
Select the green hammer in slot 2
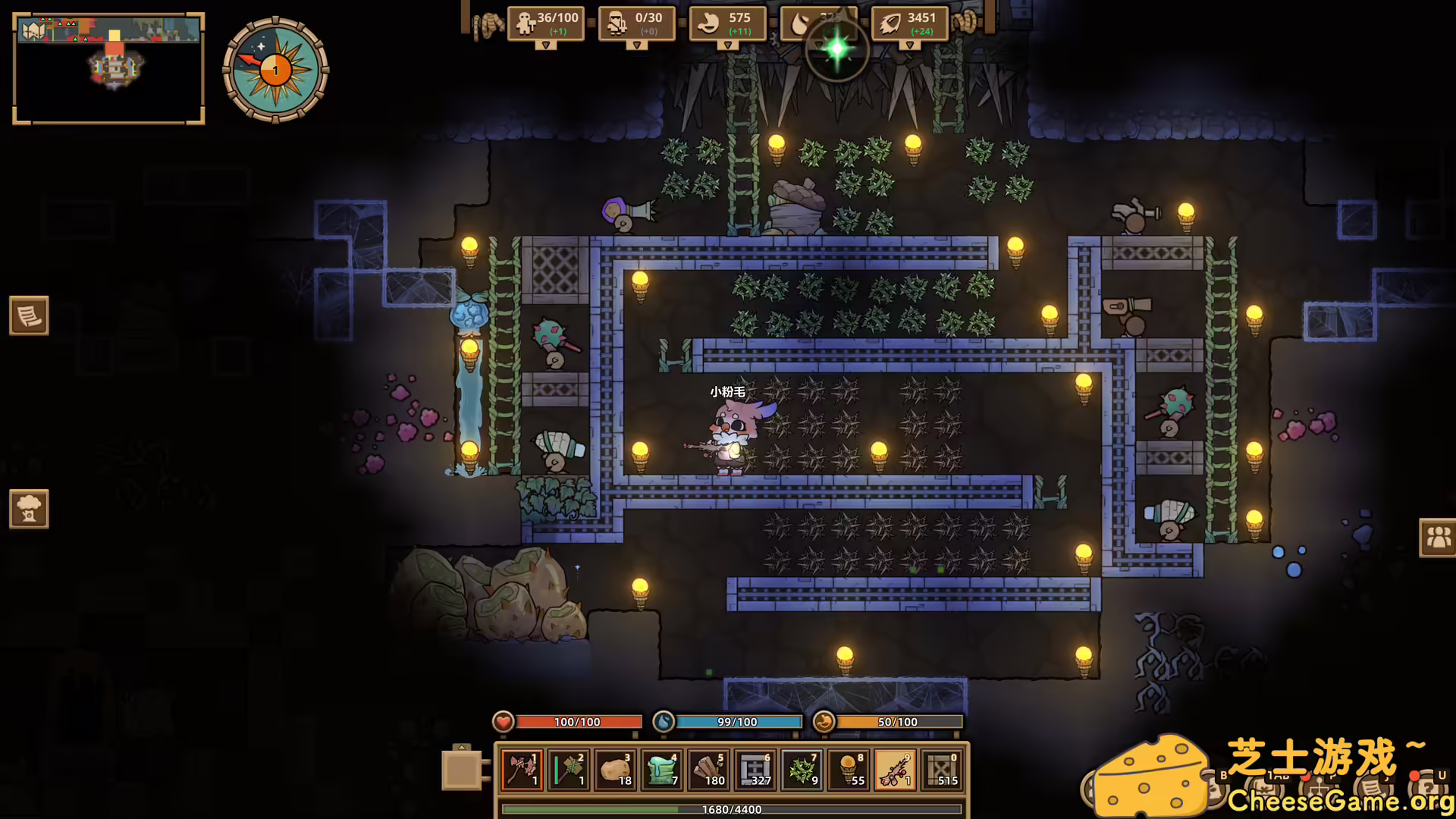coord(569,770)
